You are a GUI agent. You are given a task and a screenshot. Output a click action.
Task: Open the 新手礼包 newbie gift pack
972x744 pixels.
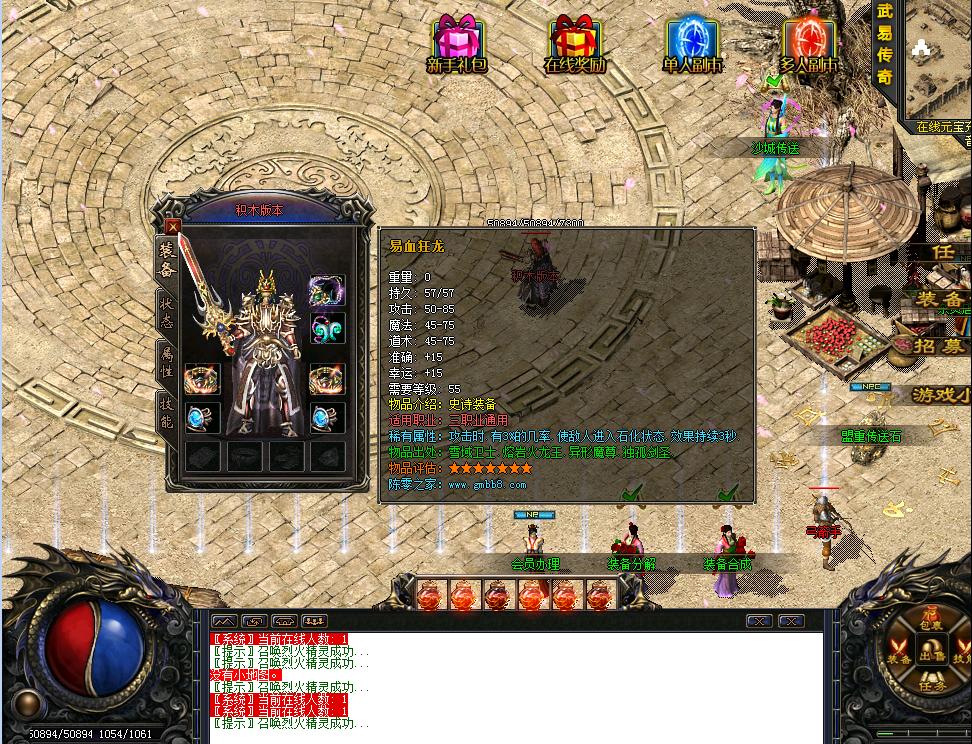coord(457,44)
